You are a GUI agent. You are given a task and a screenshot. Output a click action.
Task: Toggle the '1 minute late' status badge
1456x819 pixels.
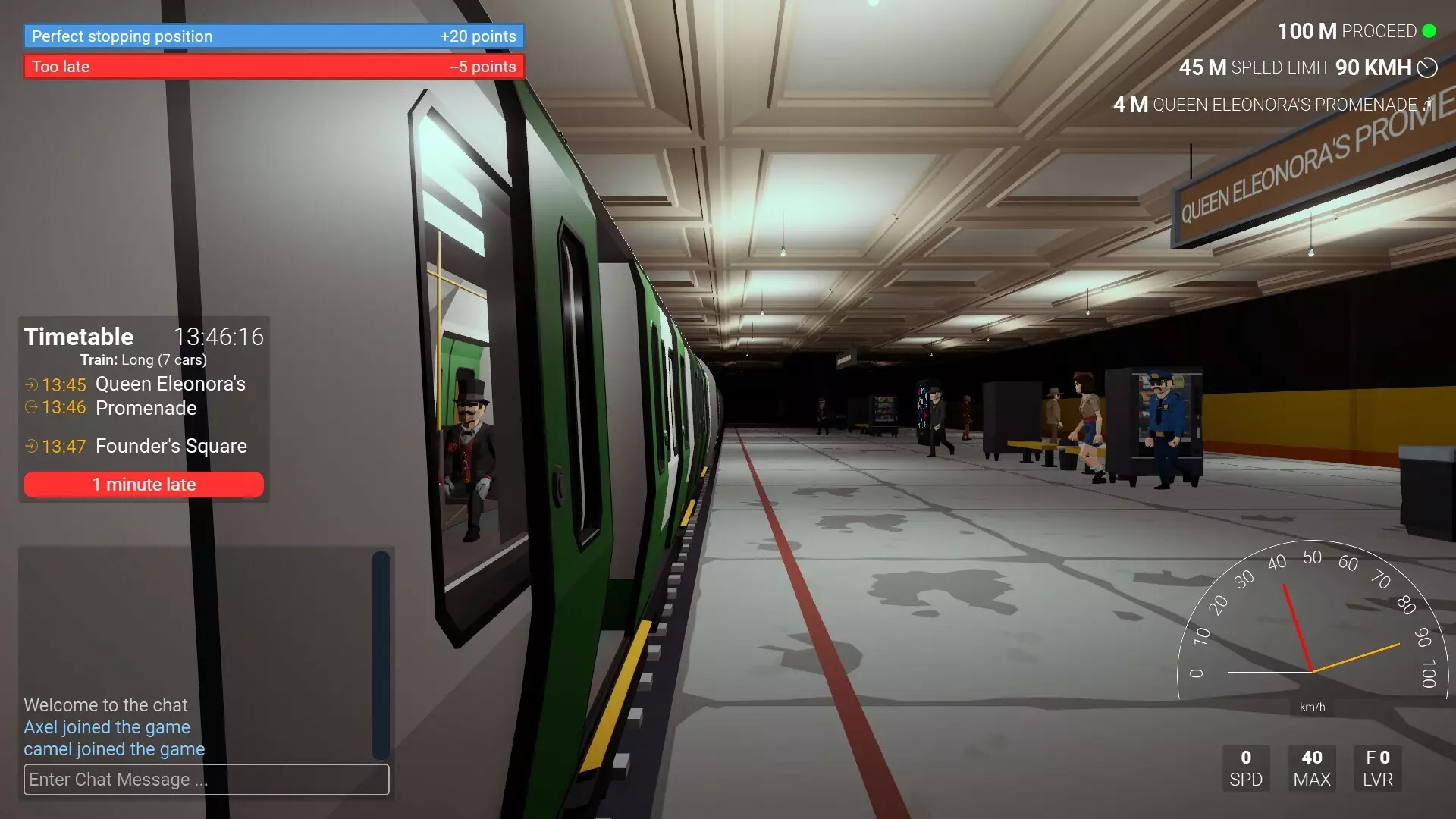pyautogui.click(x=143, y=484)
